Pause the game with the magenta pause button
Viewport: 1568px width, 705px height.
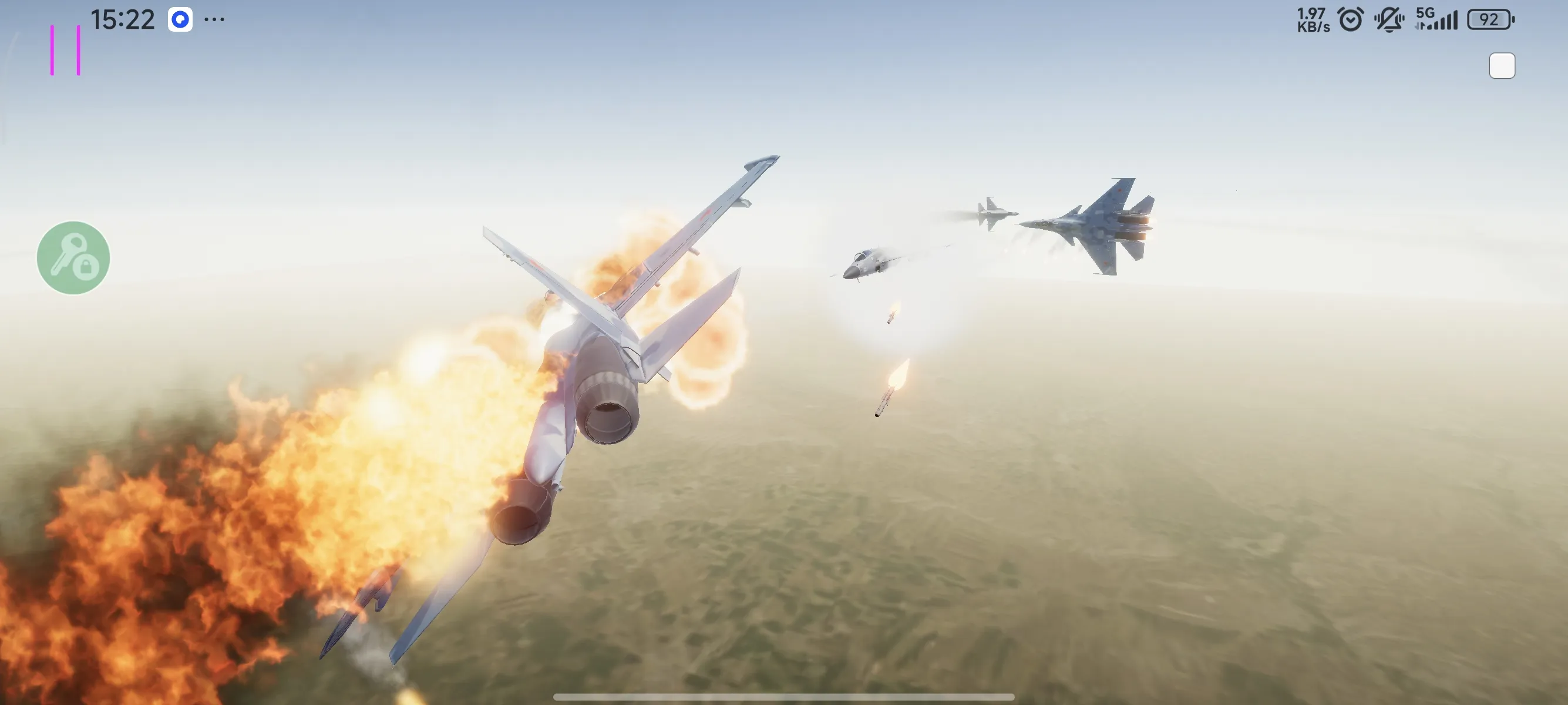click(x=65, y=51)
